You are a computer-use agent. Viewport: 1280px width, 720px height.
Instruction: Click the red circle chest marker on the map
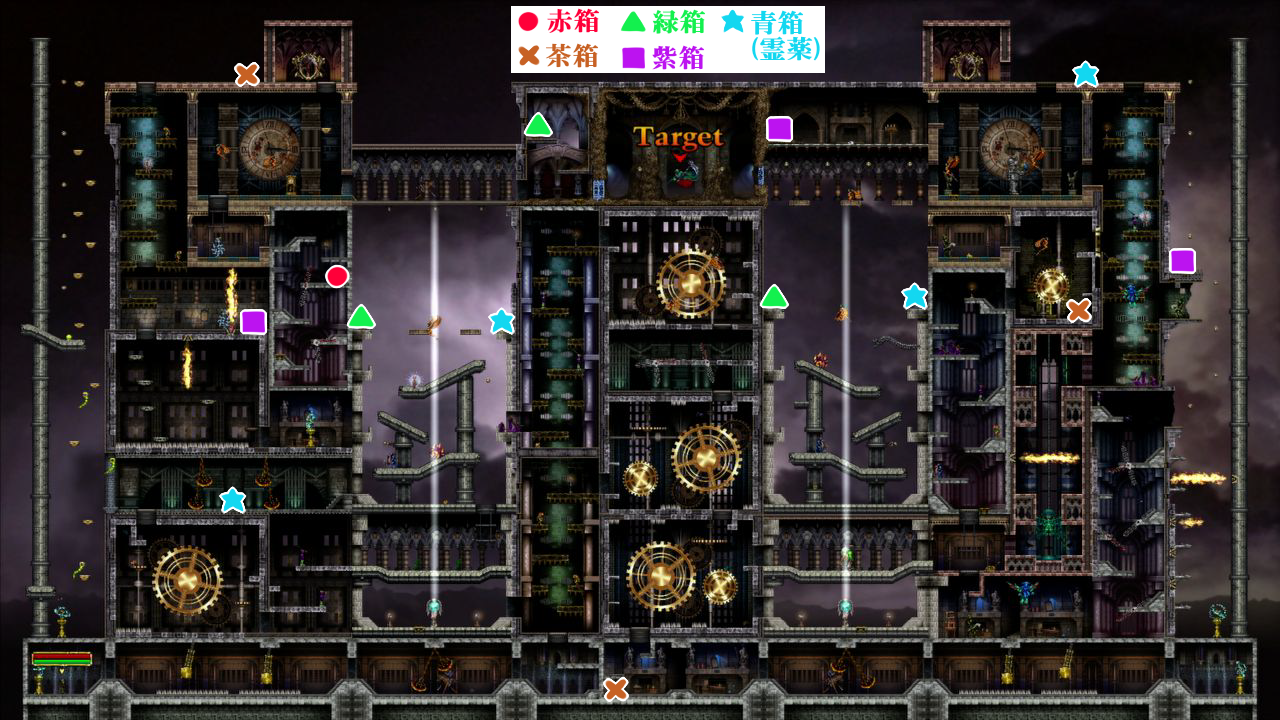pos(337,276)
